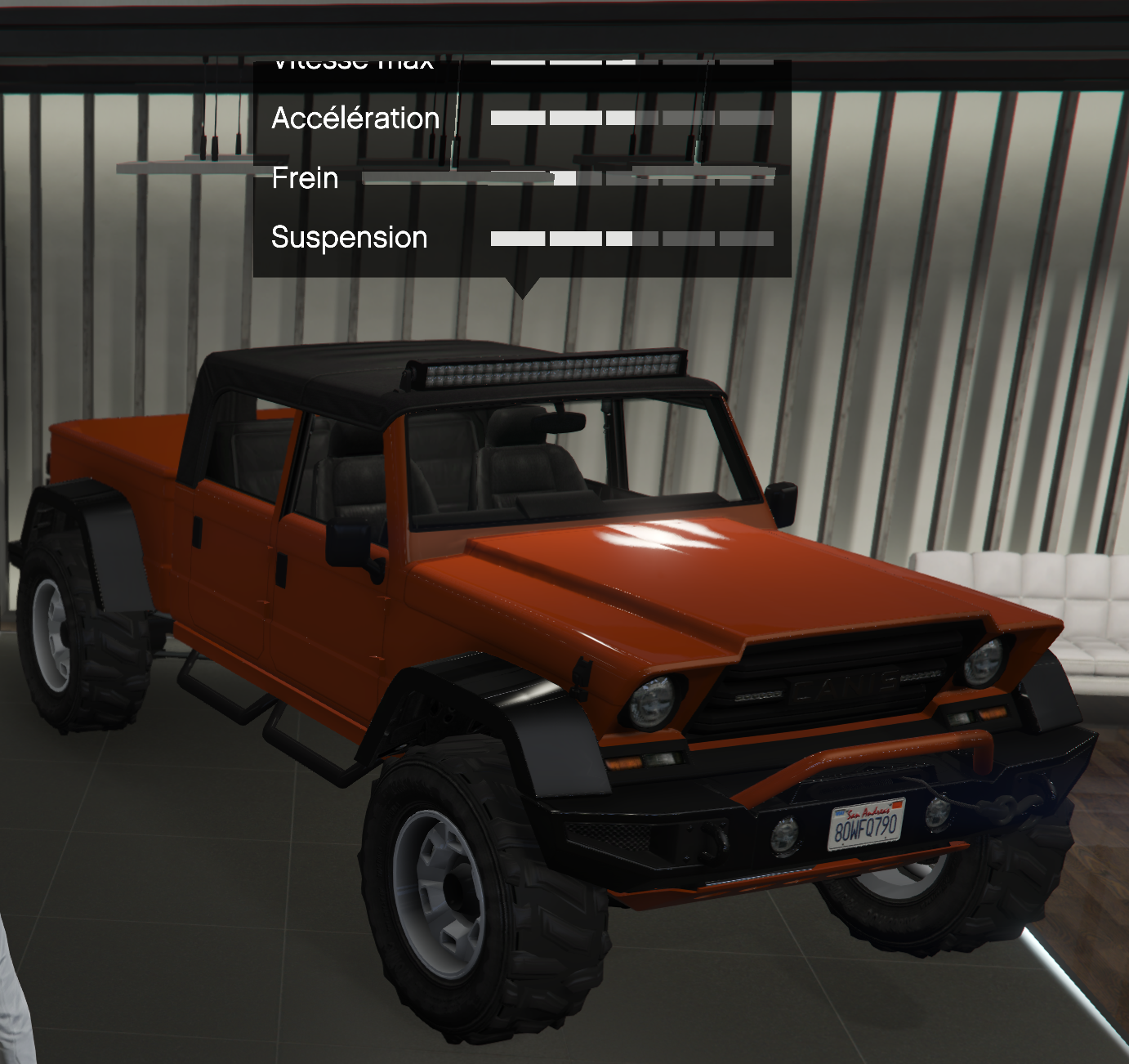This screenshot has height=1064, width=1129.
Task: Click the rear door handle
Action: (198, 532)
